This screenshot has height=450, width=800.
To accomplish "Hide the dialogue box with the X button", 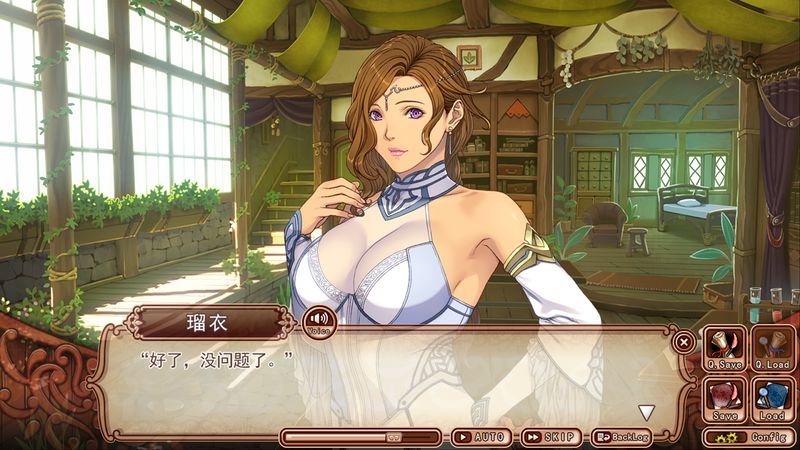I will [x=683, y=341].
